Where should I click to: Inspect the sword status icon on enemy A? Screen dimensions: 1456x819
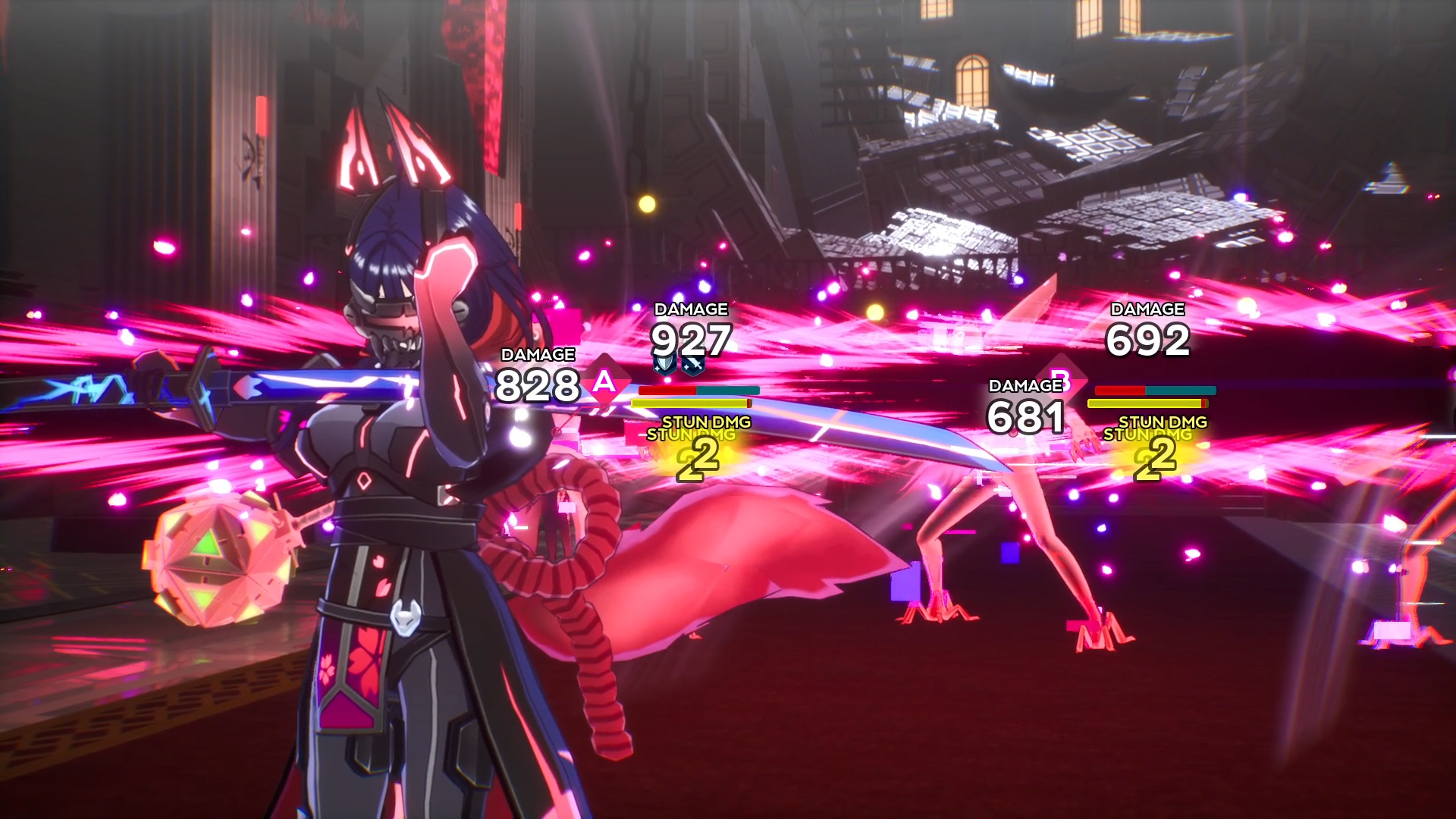692,366
